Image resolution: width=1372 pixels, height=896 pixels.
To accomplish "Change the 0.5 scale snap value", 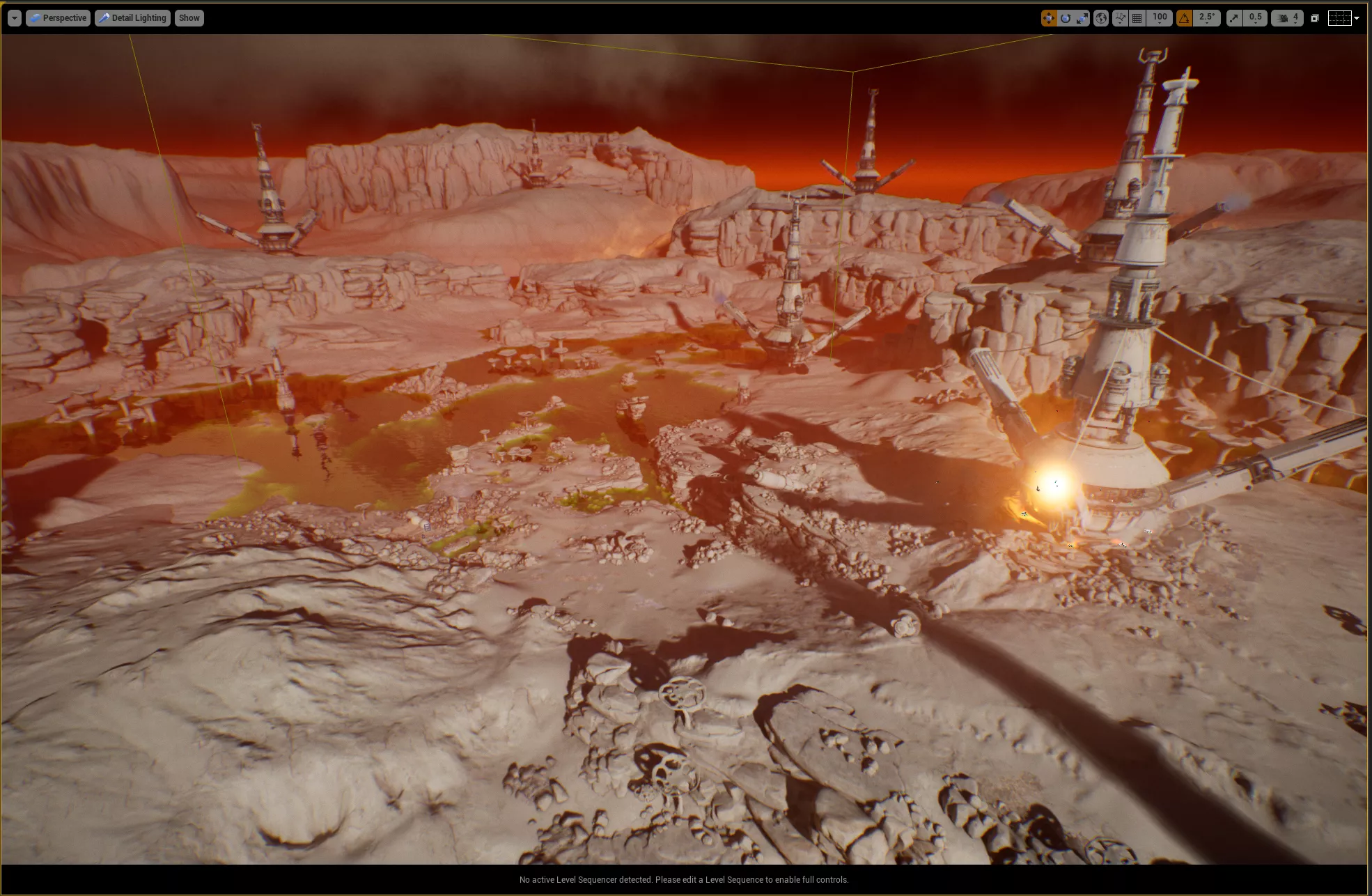I will coord(1255,18).
